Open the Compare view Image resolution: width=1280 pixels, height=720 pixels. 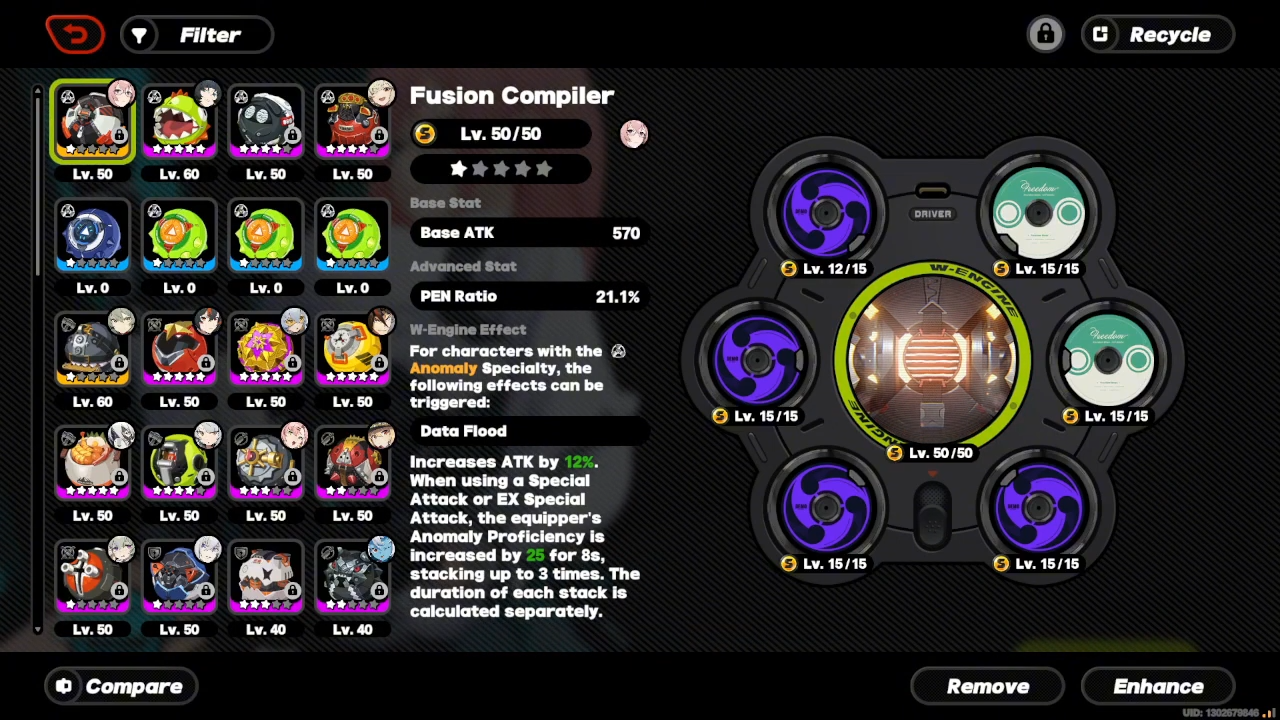tap(121, 686)
